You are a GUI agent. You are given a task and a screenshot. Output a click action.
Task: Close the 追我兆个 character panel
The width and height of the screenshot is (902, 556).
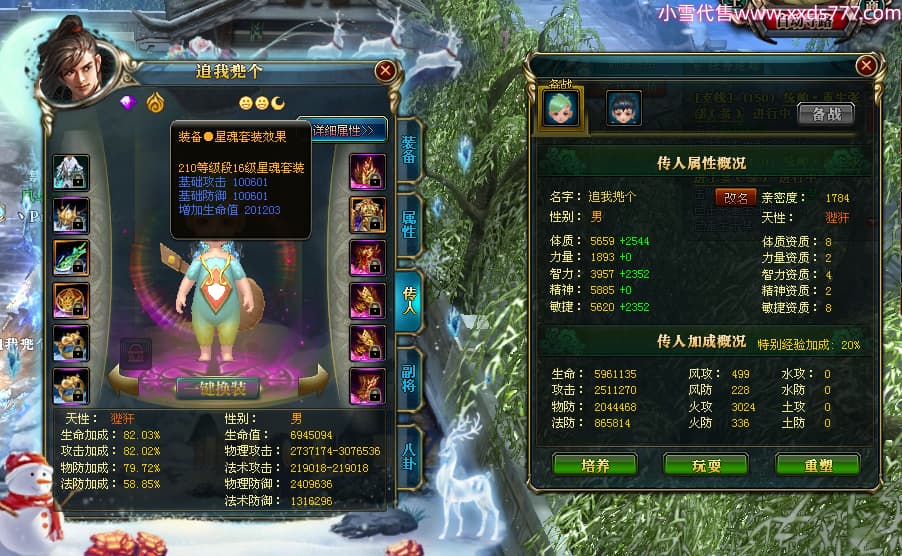click(384, 71)
